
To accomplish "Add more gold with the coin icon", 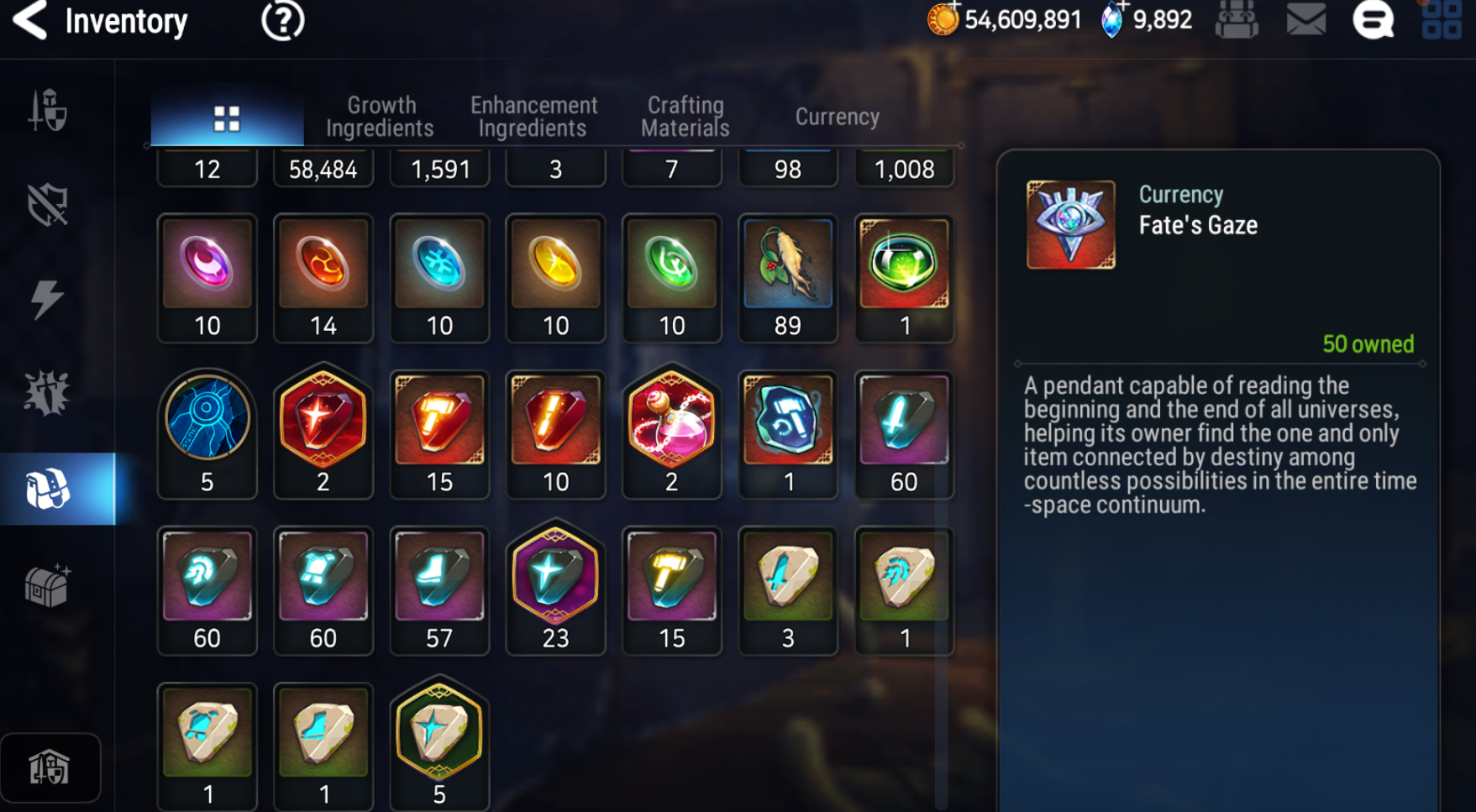I will point(943,18).
